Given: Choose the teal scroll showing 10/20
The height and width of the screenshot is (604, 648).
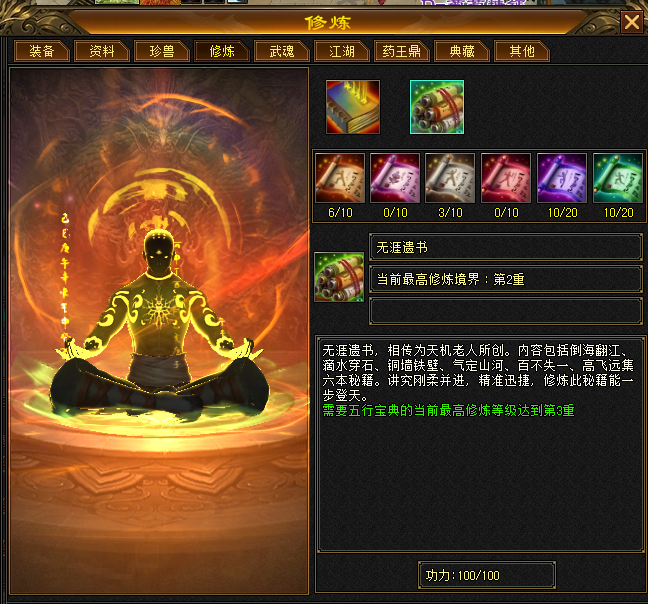Looking at the screenshot, I should 618,178.
